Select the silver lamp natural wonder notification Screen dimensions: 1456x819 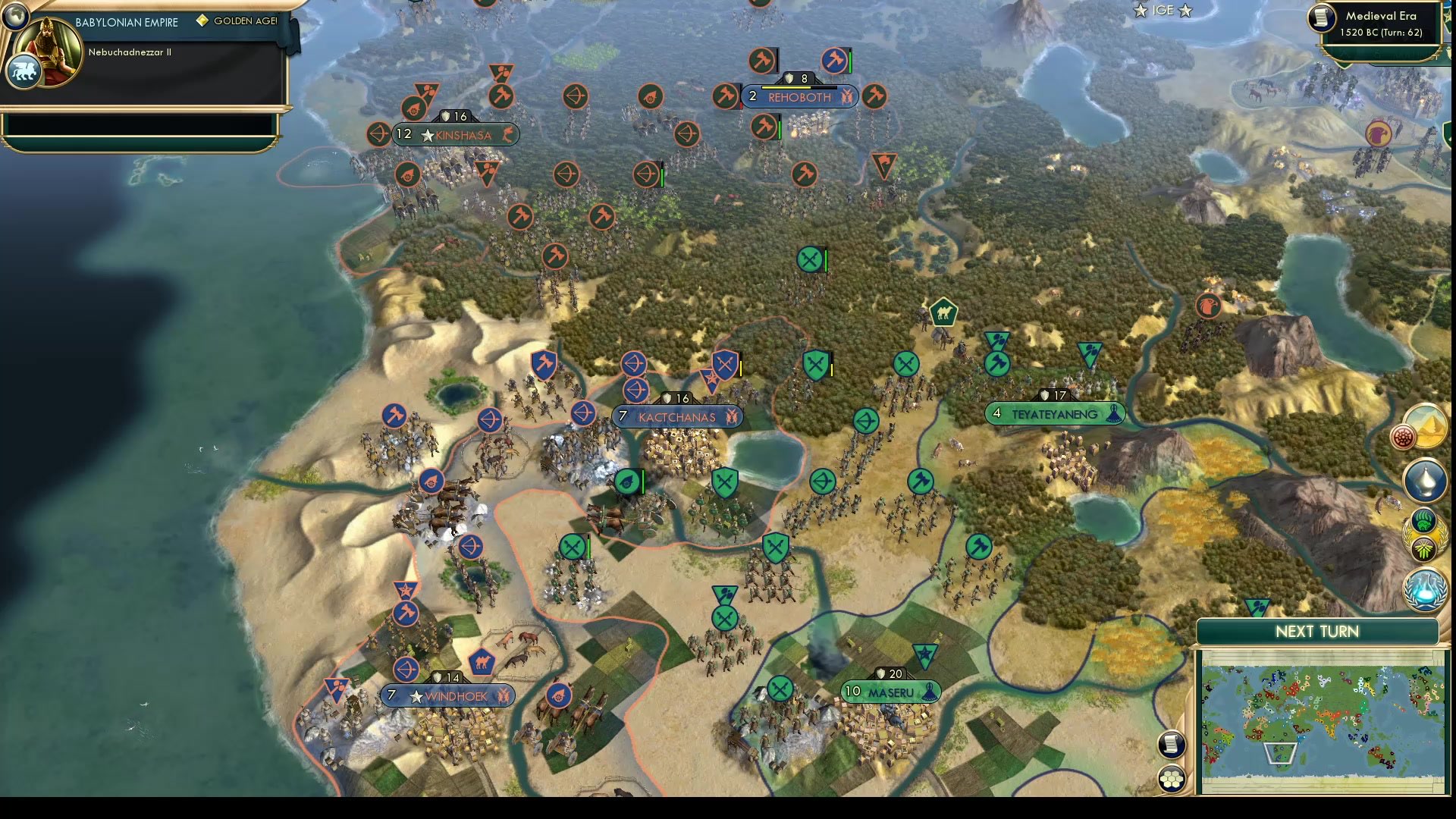1425,479
